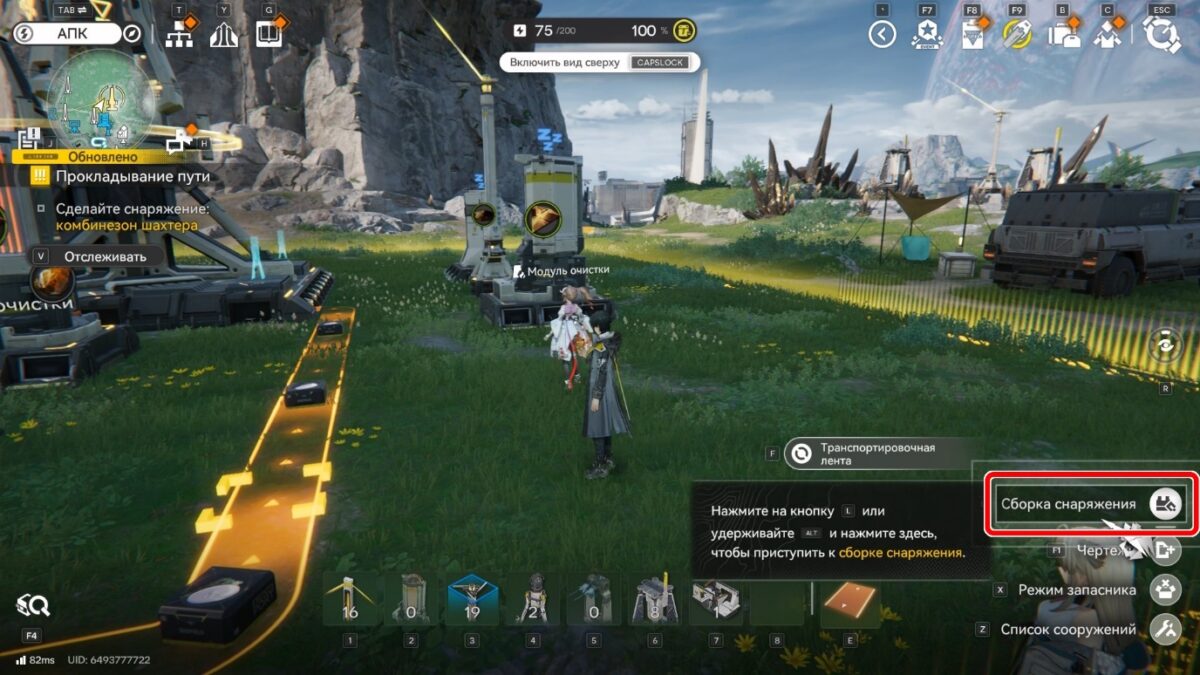This screenshot has height=675, width=1200.
Task: Open the tech tree diagram icon
Action: [179, 35]
